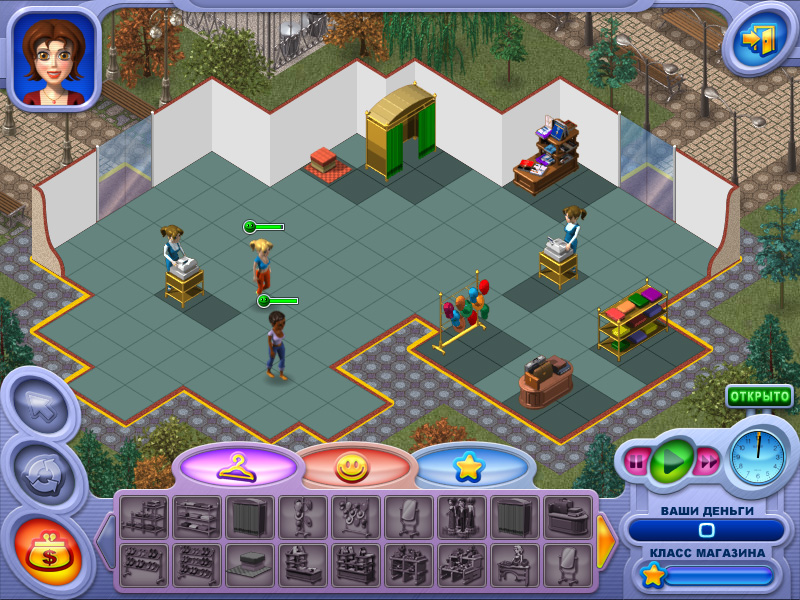This screenshot has width=800, height=600.
Task: Switch to the smiley face tab
Action: coord(352,466)
